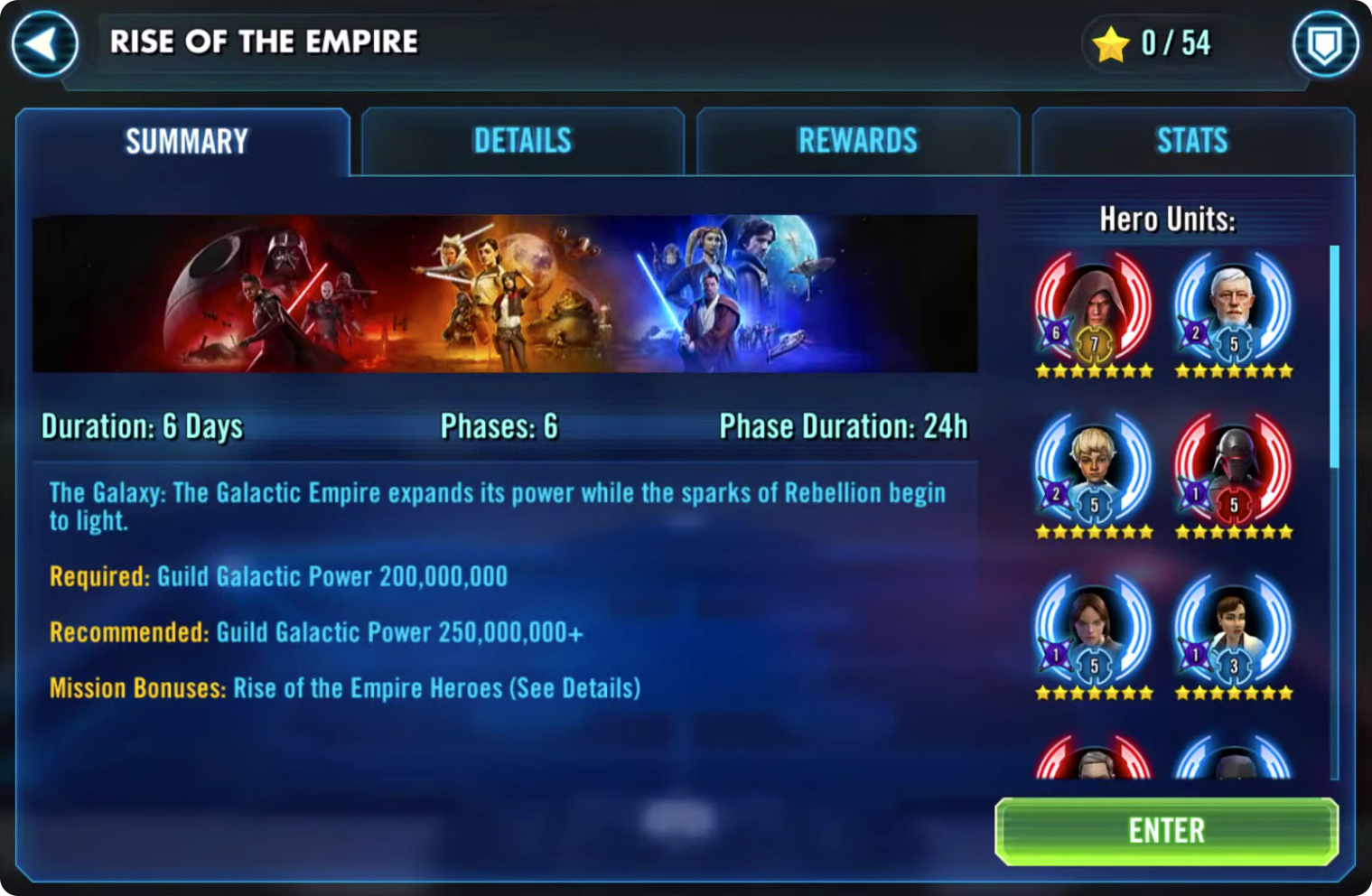The height and width of the screenshot is (896, 1372).
Task: Open the Rise of the Empire banner image
Action: 505,294
